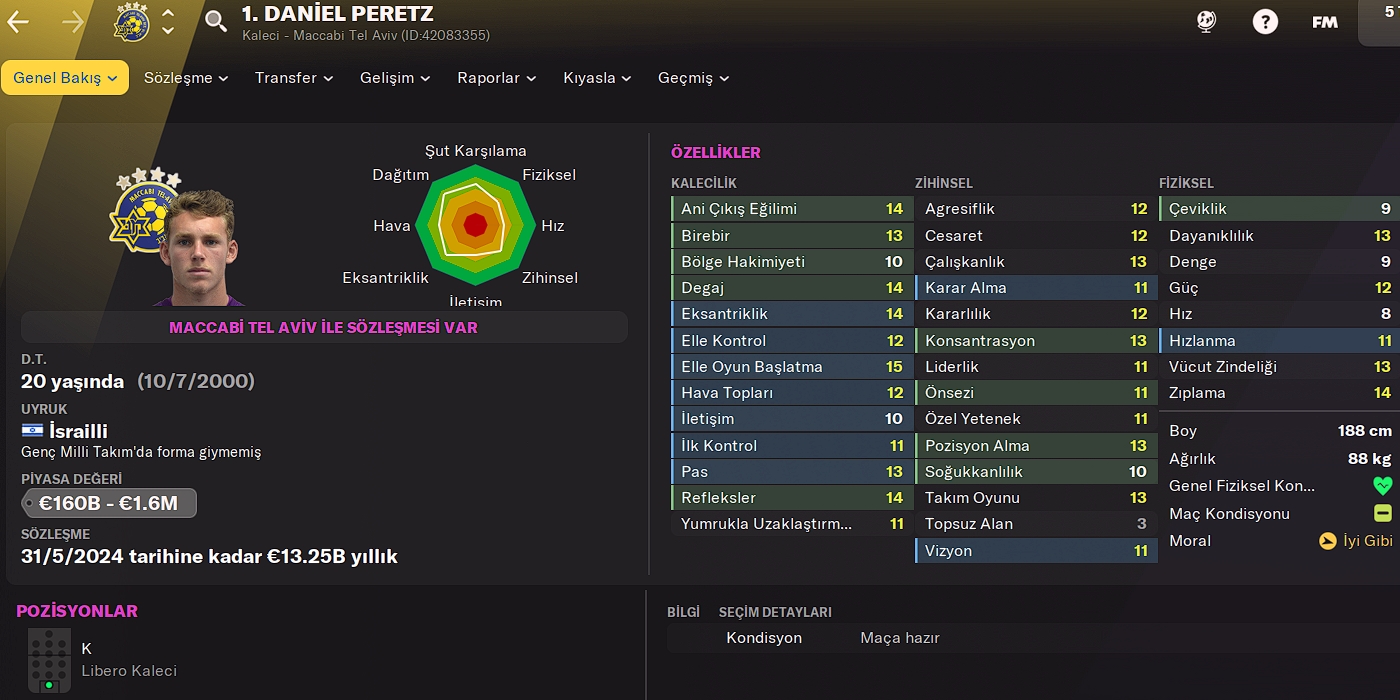Viewport: 1400px width, 700px height.
Task: Select the Refleksler attribute row
Action: click(791, 498)
